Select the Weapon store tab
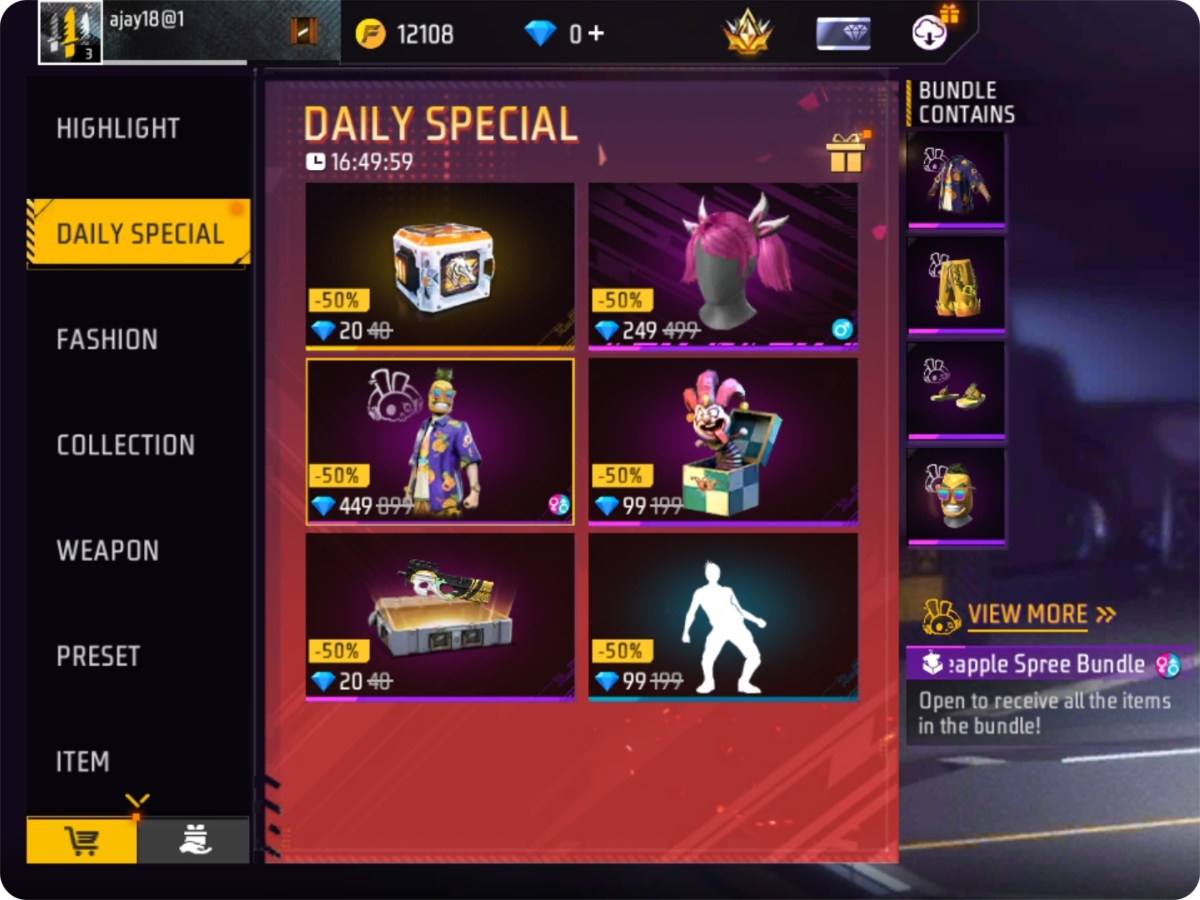The height and width of the screenshot is (900, 1200). point(107,551)
